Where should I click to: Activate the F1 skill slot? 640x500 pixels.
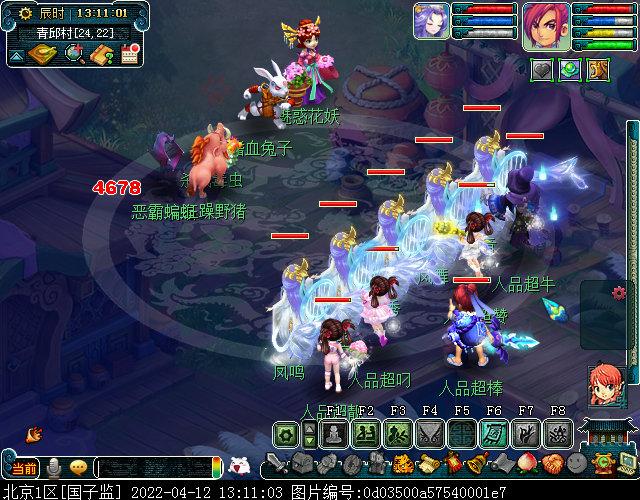pos(333,433)
